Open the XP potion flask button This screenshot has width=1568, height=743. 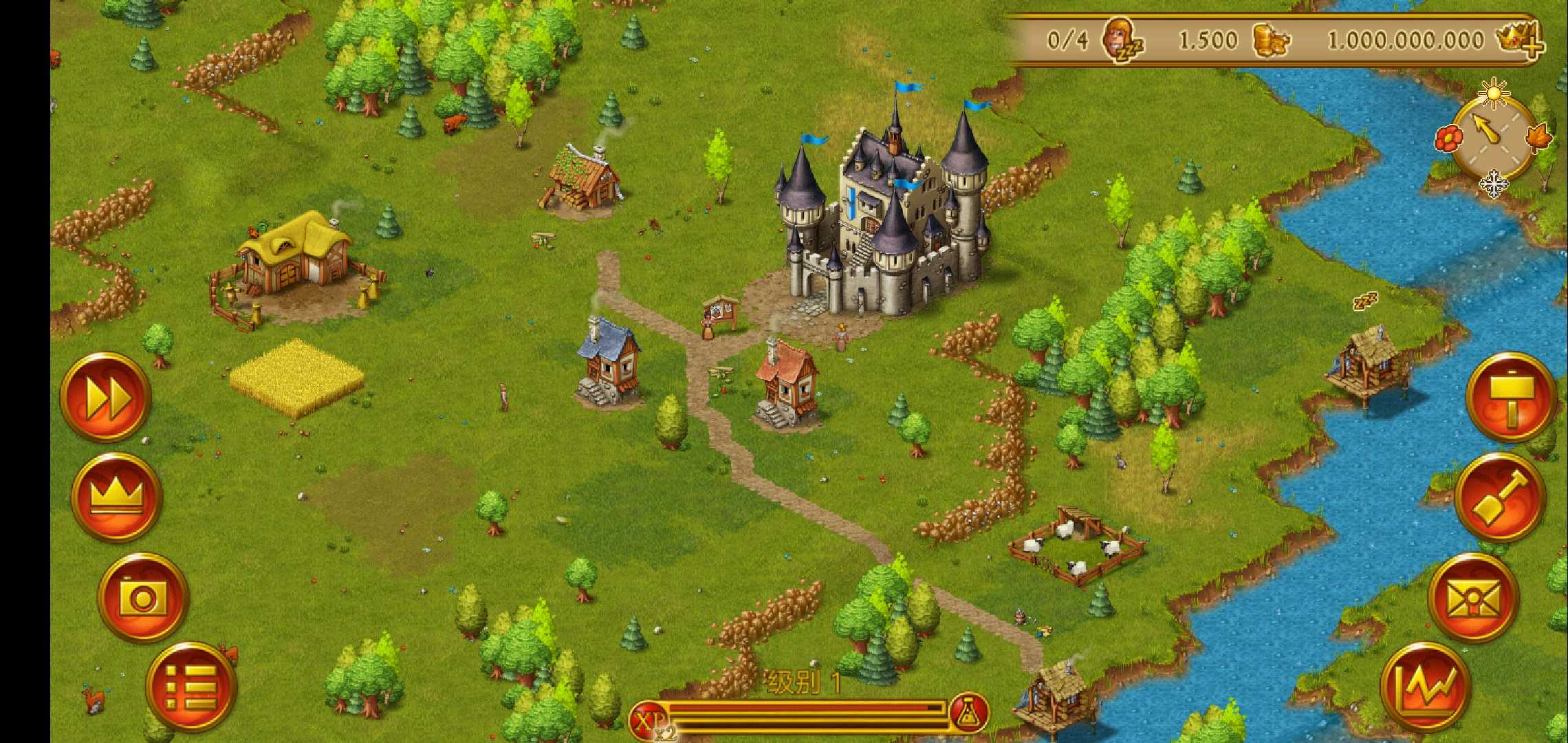click(970, 713)
